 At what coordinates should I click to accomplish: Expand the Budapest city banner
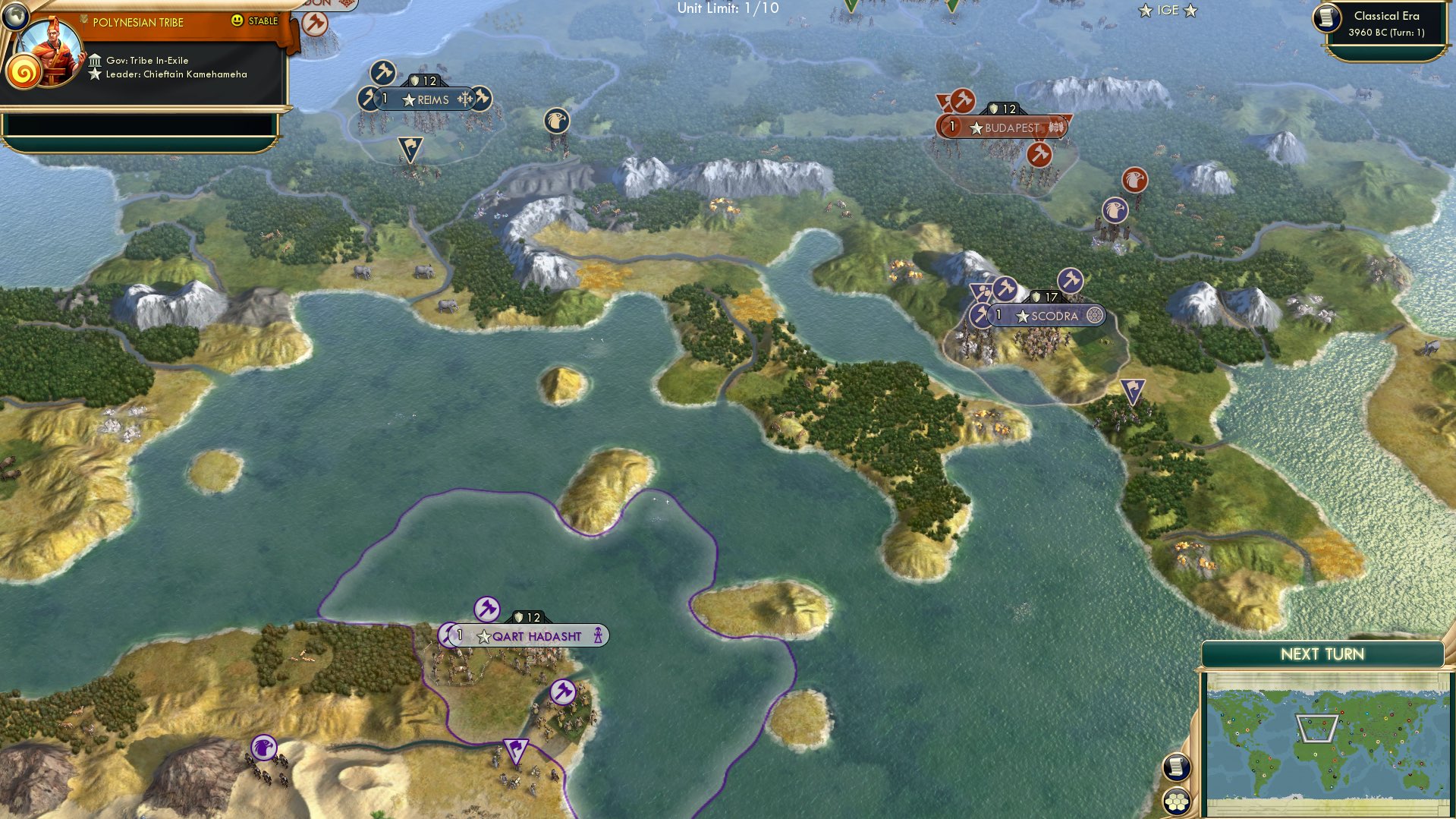[x=1007, y=128]
